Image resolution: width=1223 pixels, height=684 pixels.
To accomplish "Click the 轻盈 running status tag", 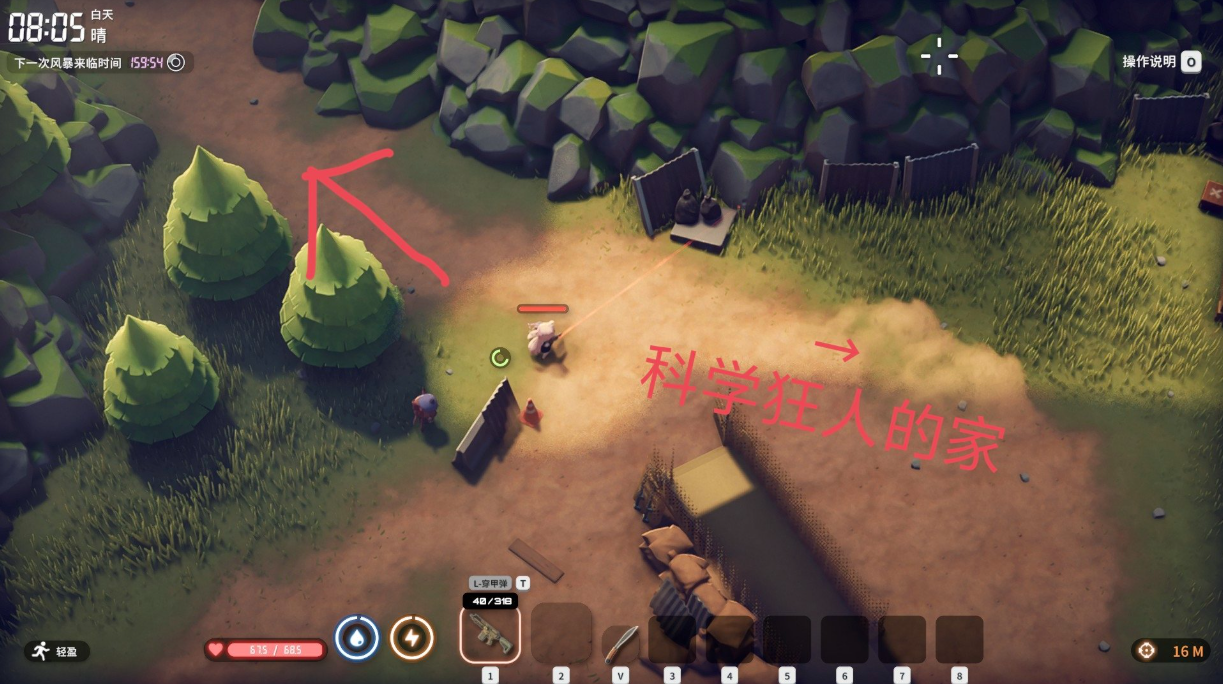I will [x=56, y=651].
